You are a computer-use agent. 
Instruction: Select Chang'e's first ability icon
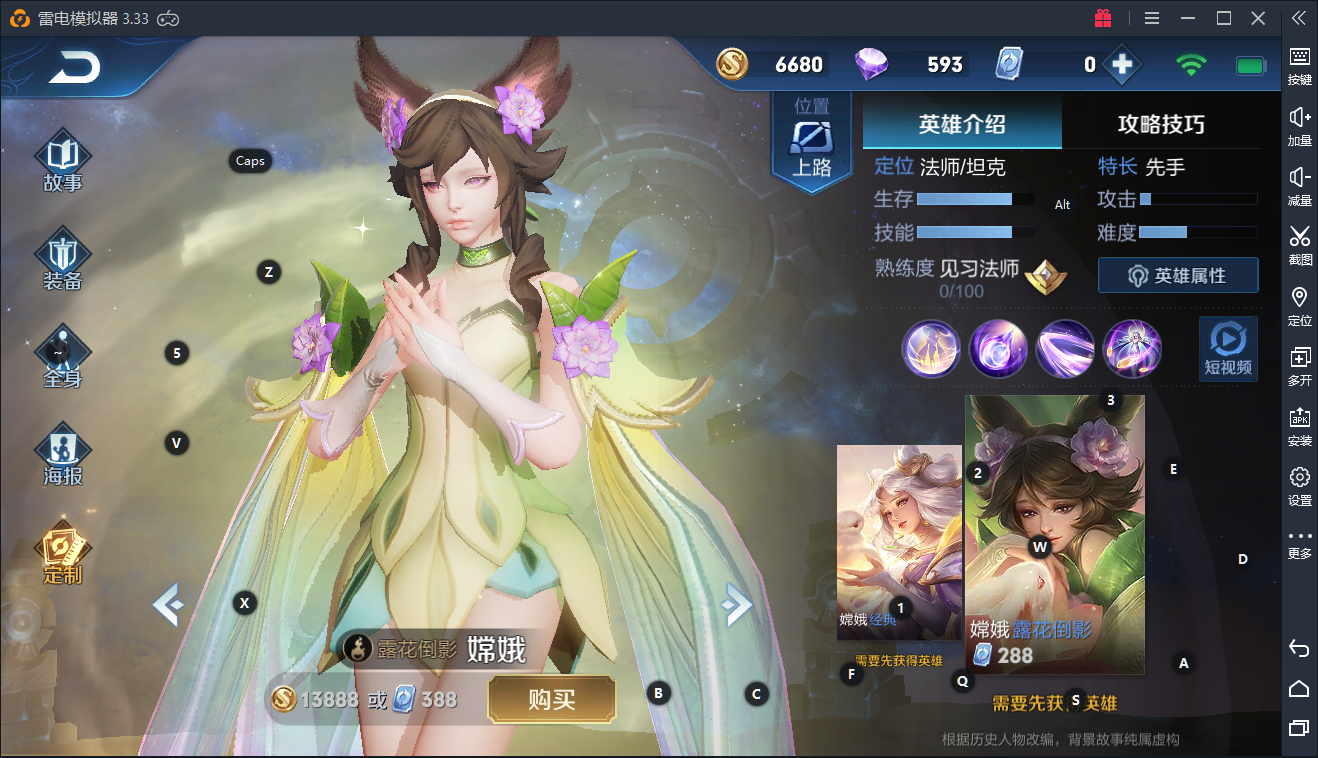coord(931,349)
